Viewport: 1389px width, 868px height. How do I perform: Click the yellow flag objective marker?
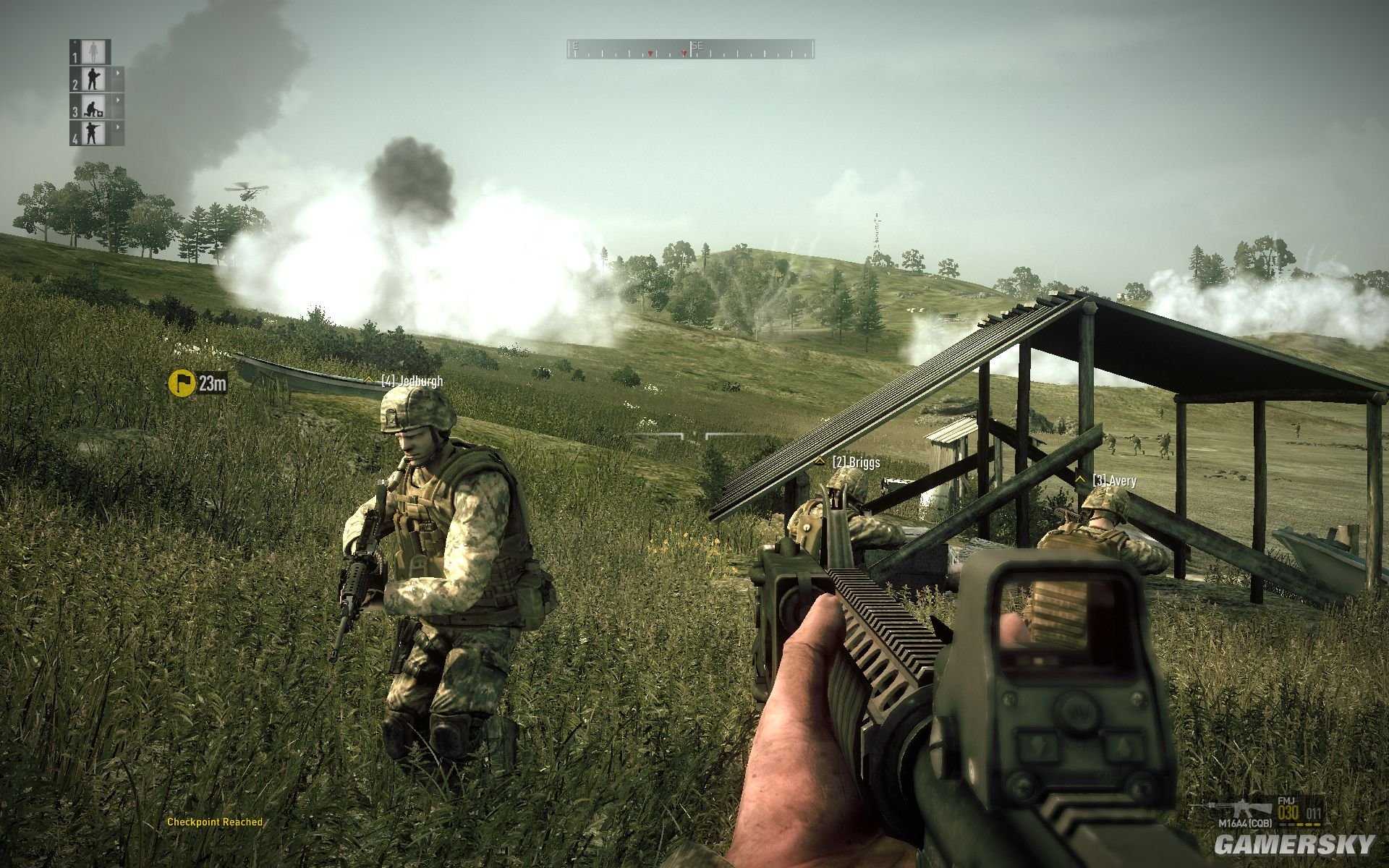coord(181,383)
